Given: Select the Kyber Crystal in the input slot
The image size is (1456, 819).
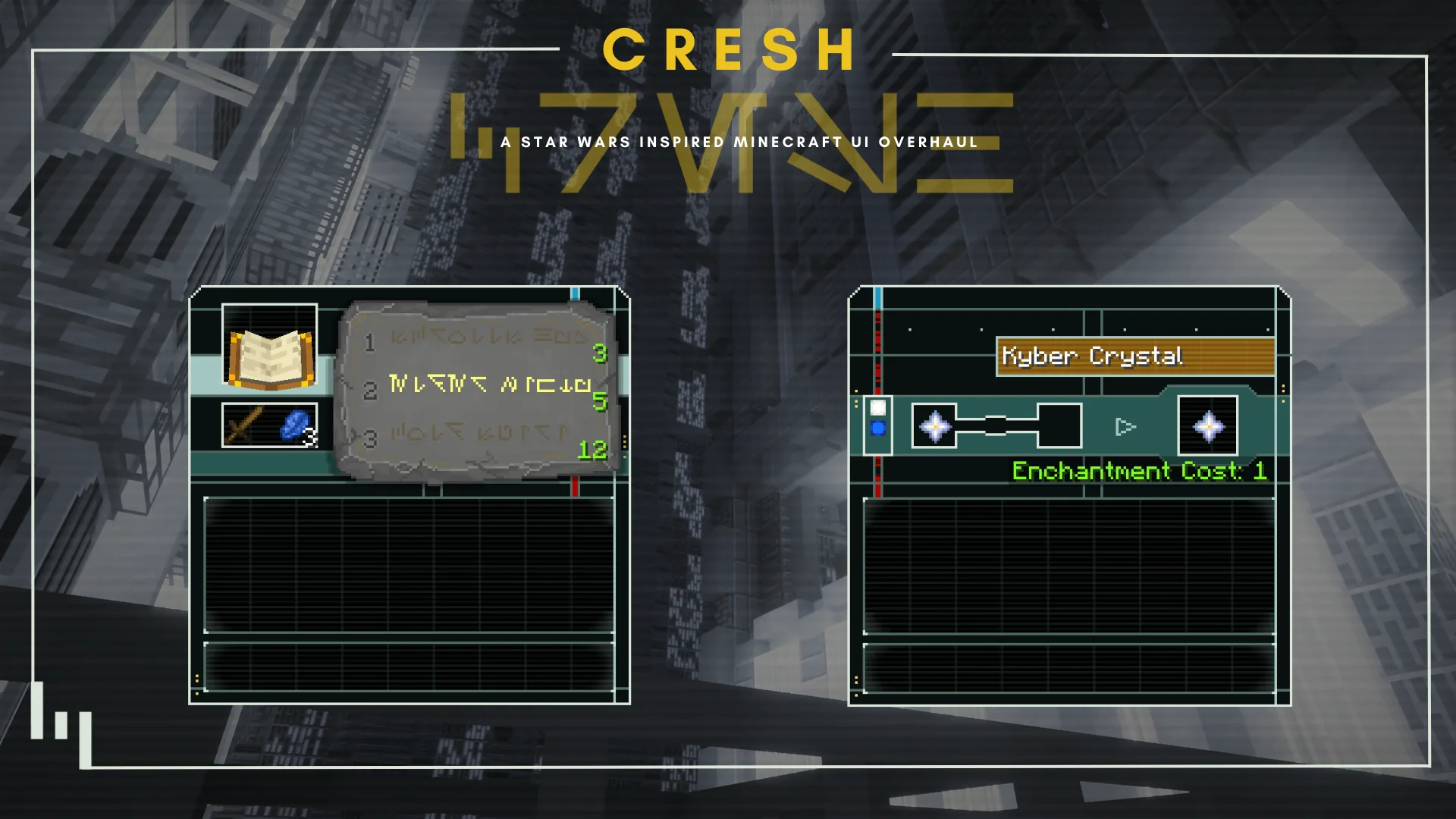Looking at the screenshot, I should click(936, 426).
